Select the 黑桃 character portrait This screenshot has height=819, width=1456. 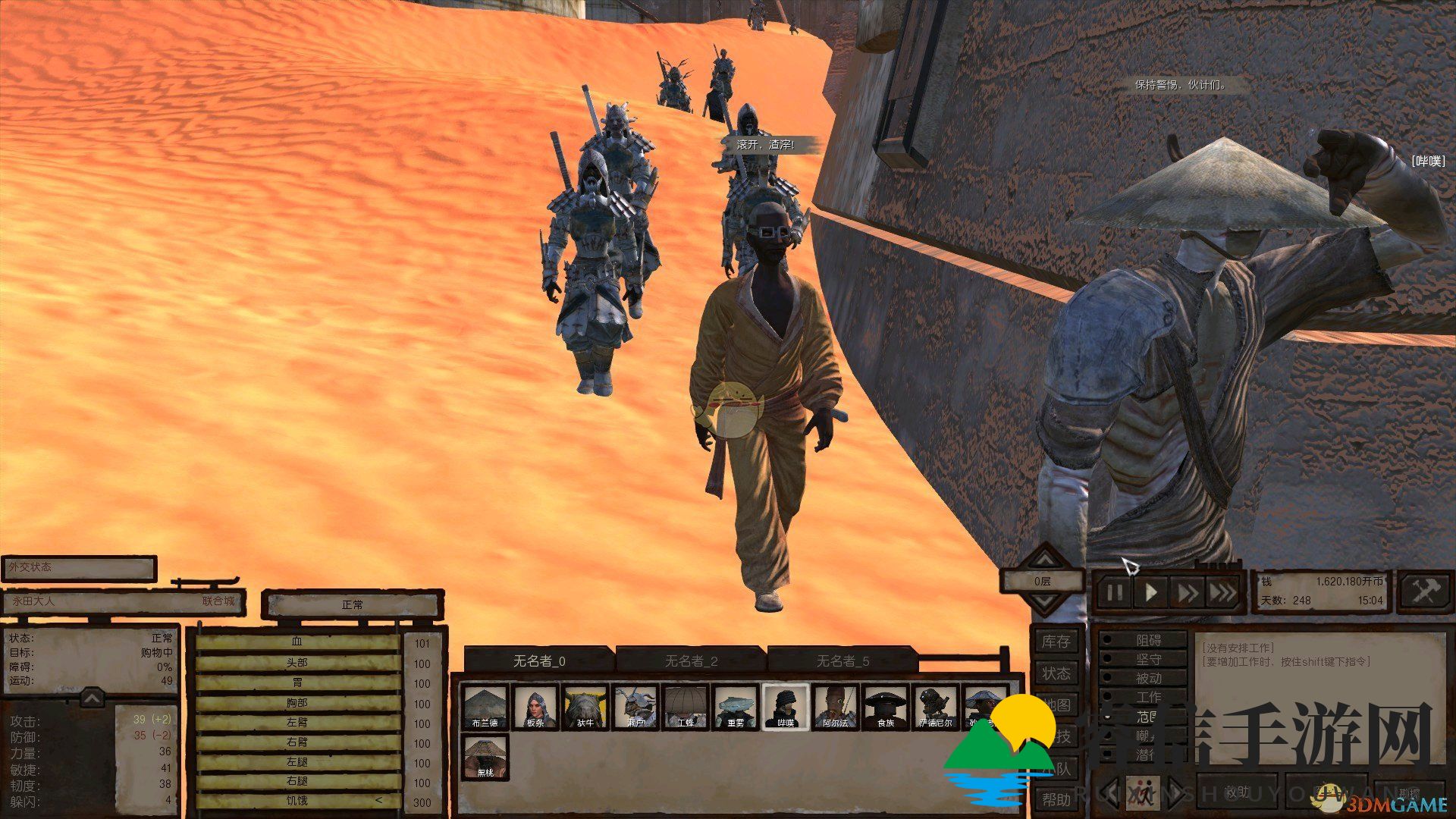[485, 757]
